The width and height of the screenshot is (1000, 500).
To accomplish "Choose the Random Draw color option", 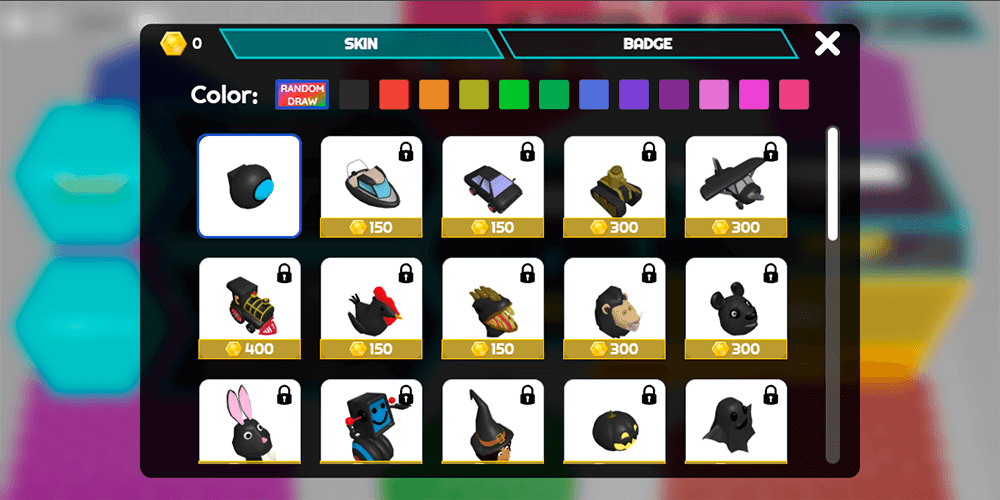I will coord(302,95).
